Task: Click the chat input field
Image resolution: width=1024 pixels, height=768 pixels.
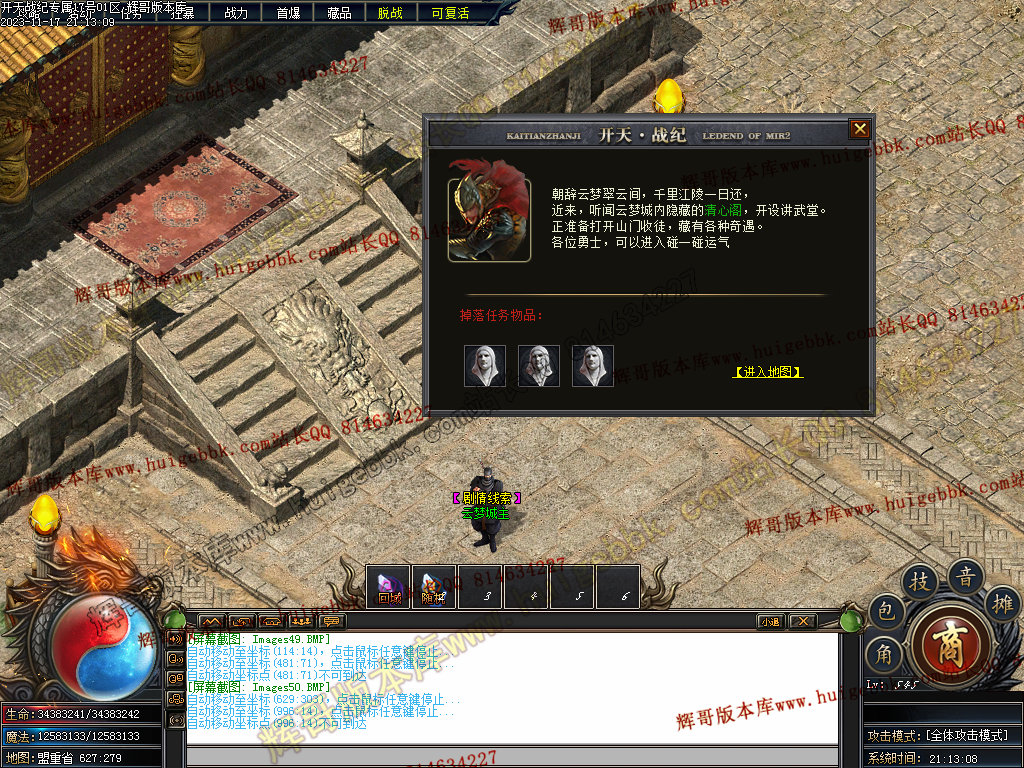Action: point(510,755)
